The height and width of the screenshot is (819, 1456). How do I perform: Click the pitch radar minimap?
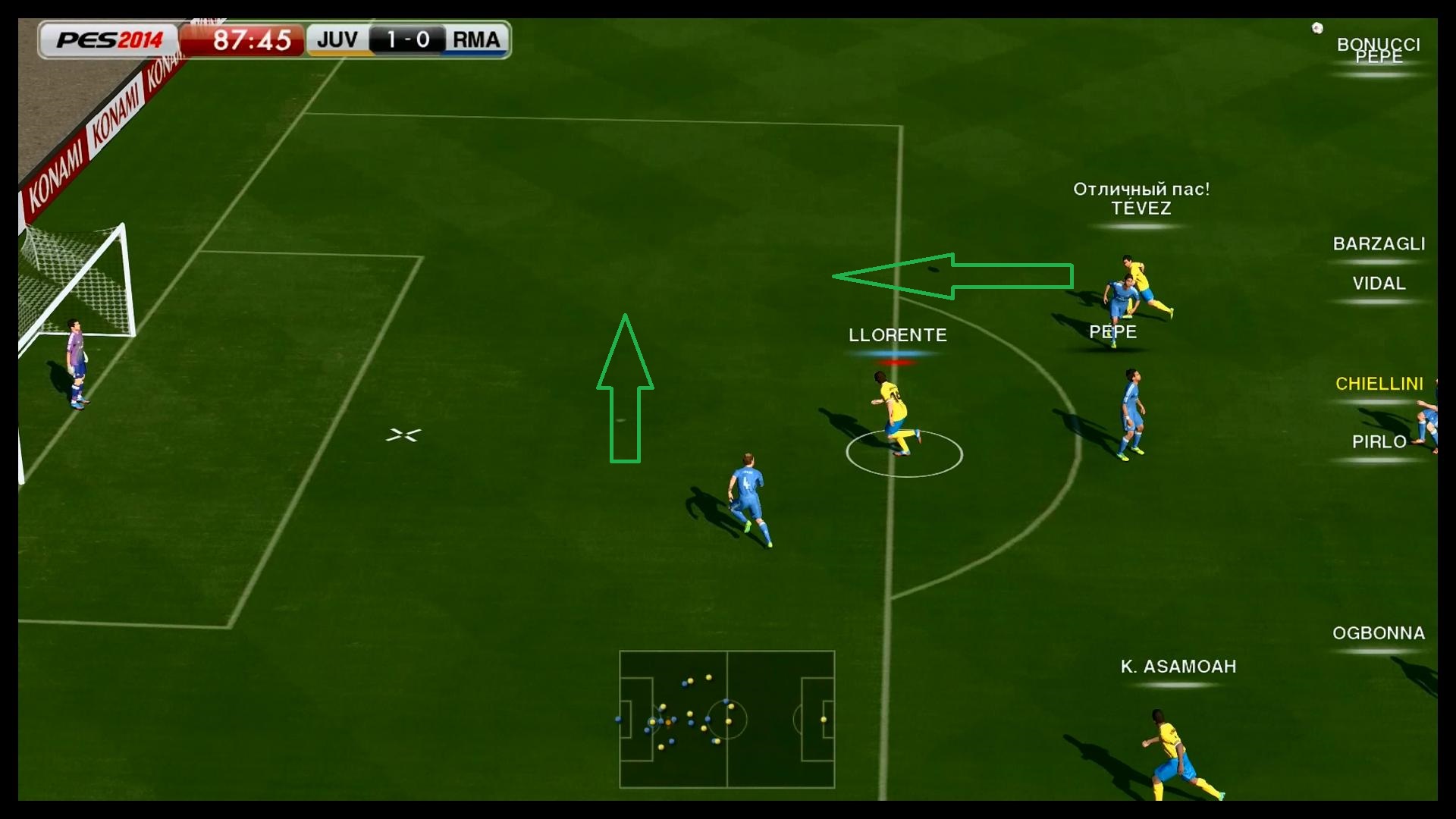click(726, 719)
